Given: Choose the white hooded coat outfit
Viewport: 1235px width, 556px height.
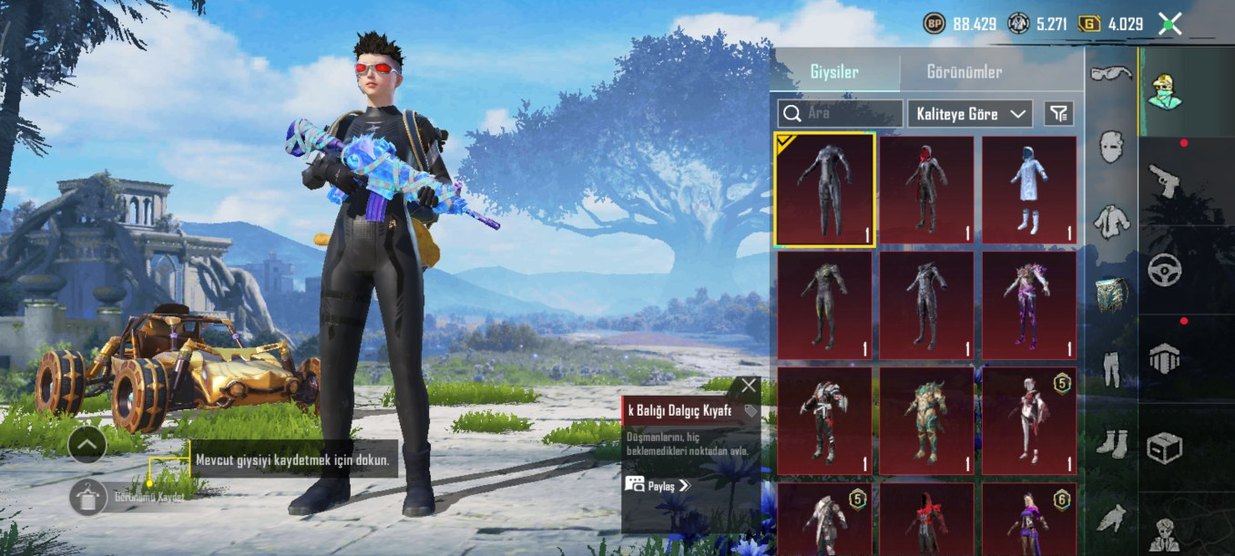Looking at the screenshot, I should tap(1028, 190).
